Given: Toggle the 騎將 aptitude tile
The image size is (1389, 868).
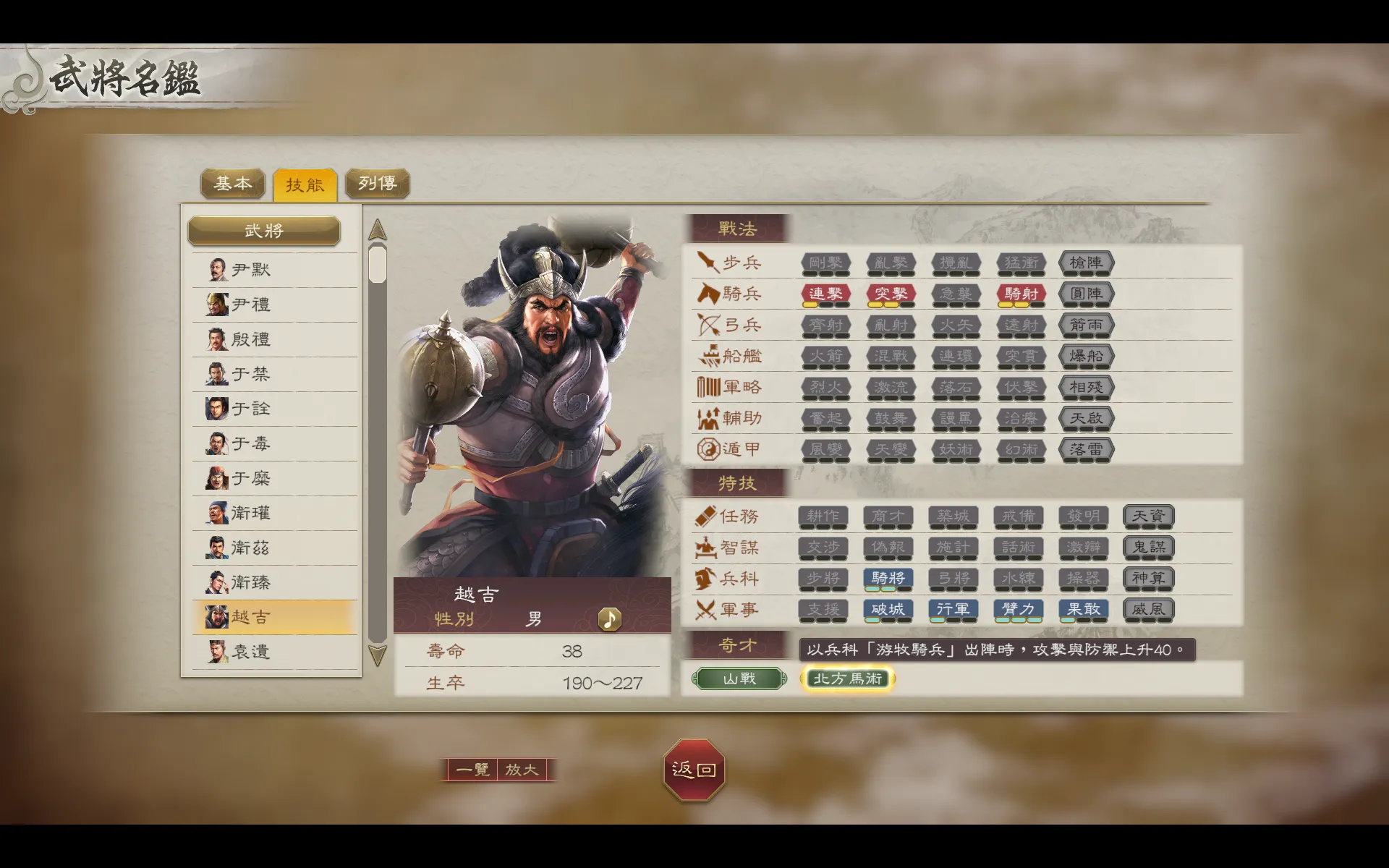Looking at the screenshot, I should pyautogui.click(x=888, y=579).
